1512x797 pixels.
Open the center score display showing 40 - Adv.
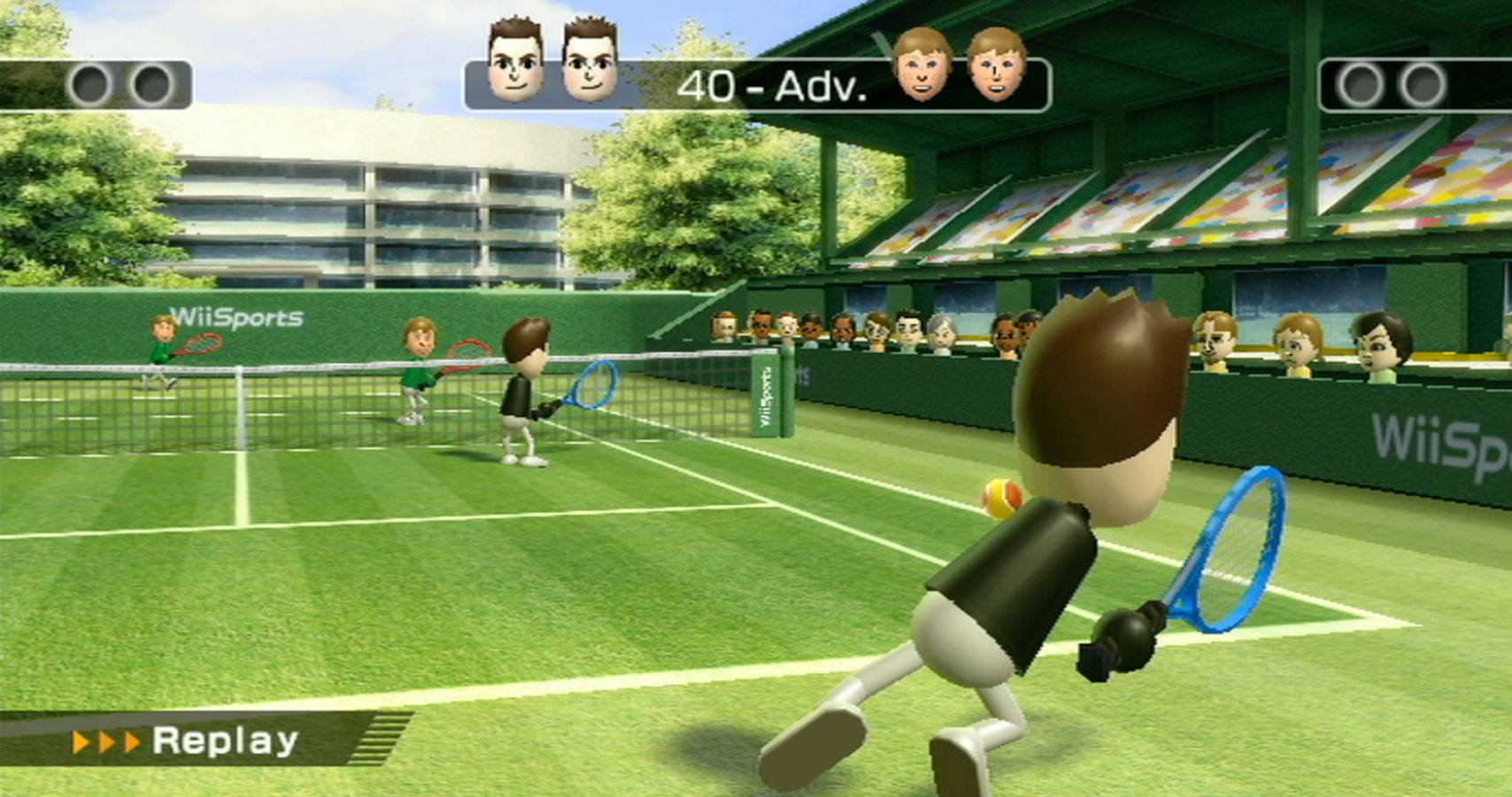tap(770, 86)
